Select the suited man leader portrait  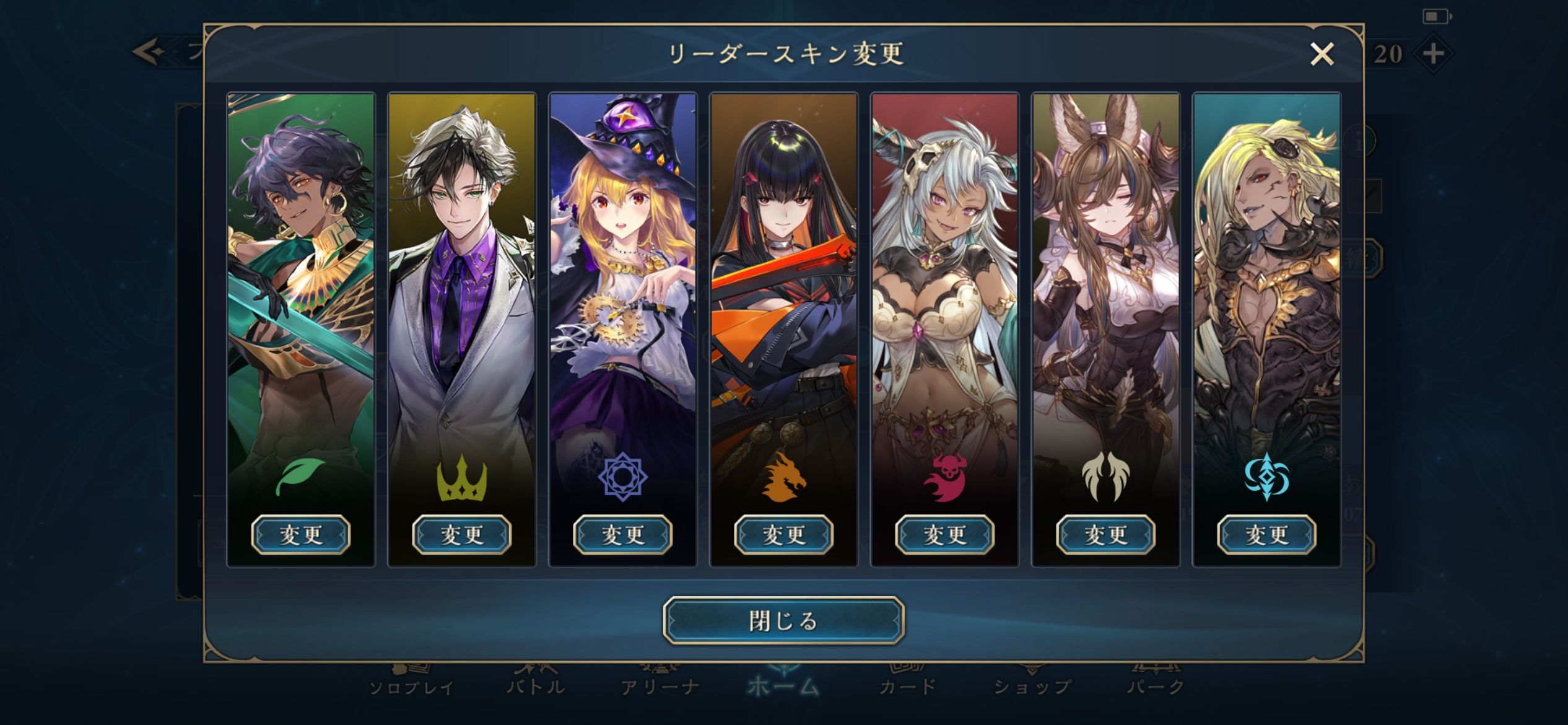click(x=462, y=279)
